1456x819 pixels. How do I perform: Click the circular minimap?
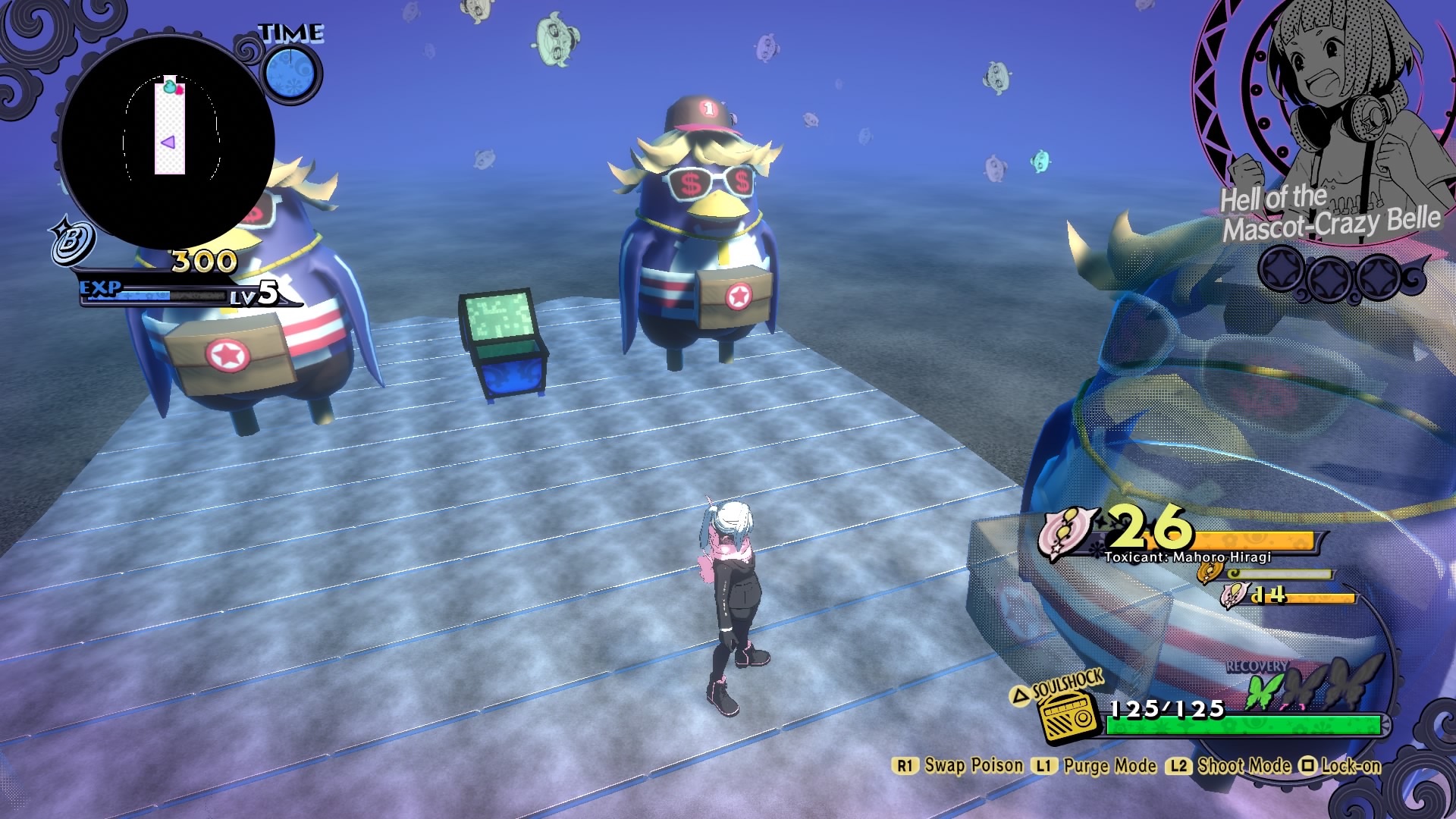(167, 142)
